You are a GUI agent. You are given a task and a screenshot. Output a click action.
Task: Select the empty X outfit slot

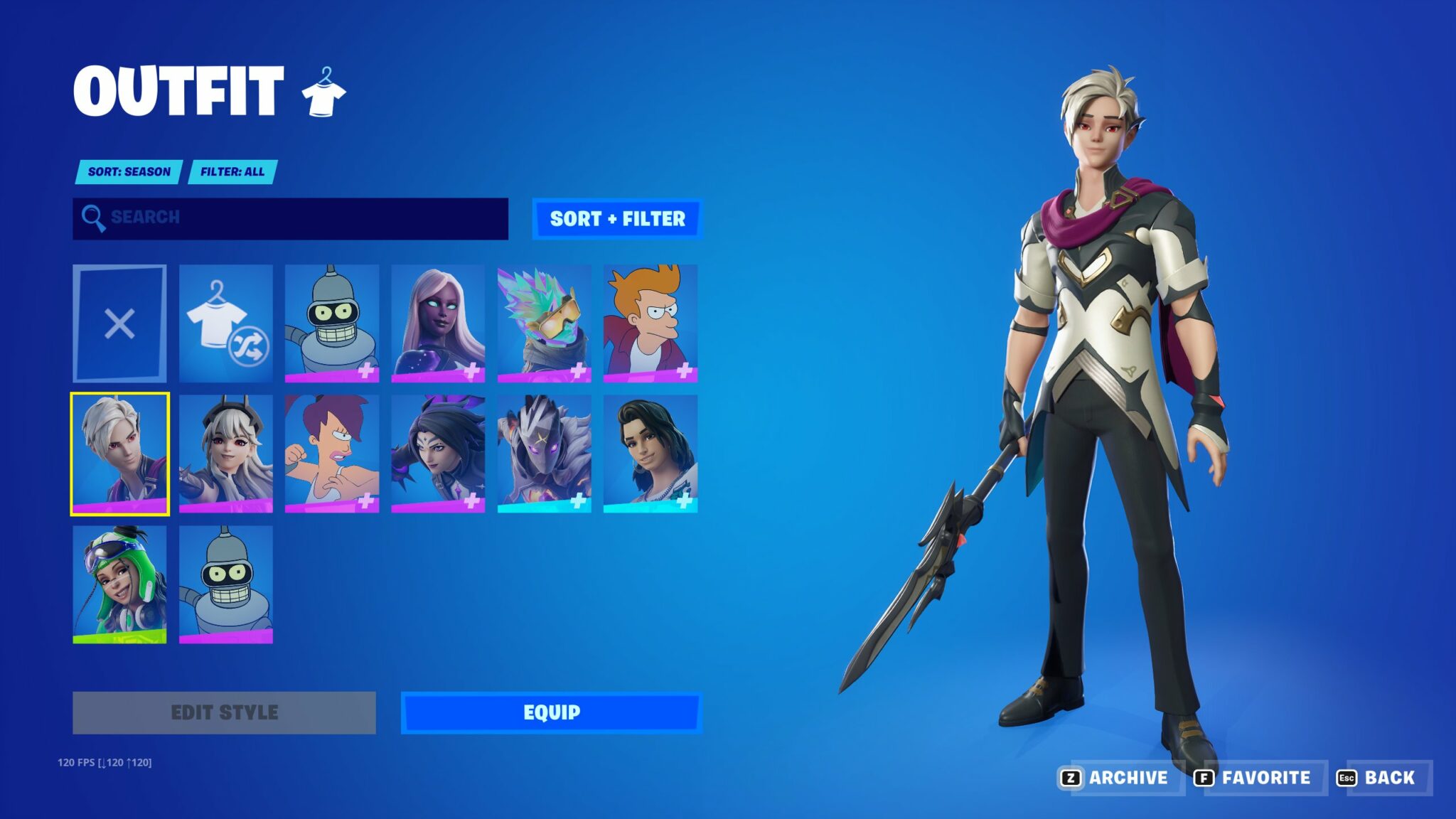(119, 323)
